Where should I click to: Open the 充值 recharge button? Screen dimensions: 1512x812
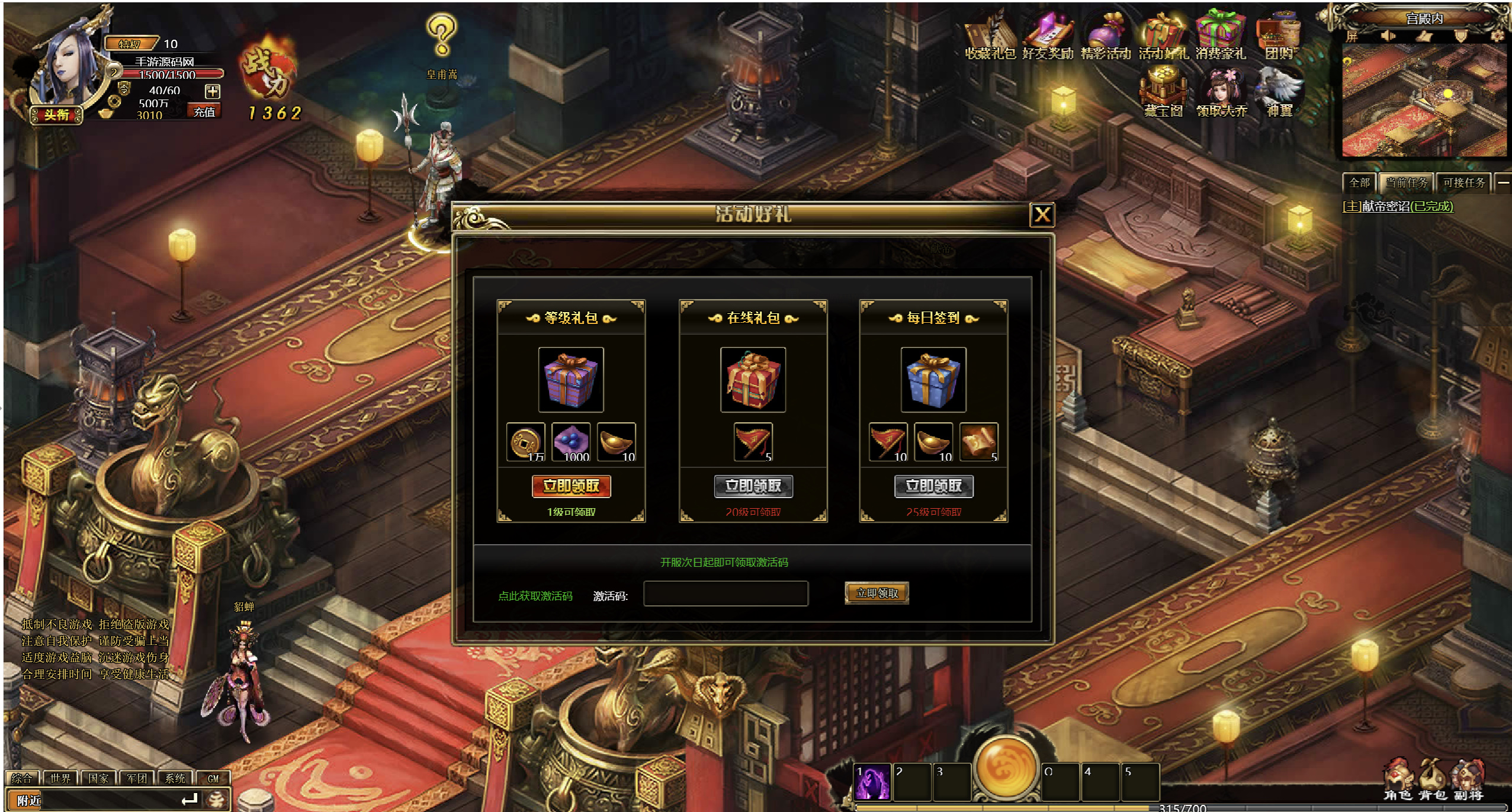pyautogui.click(x=204, y=111)
